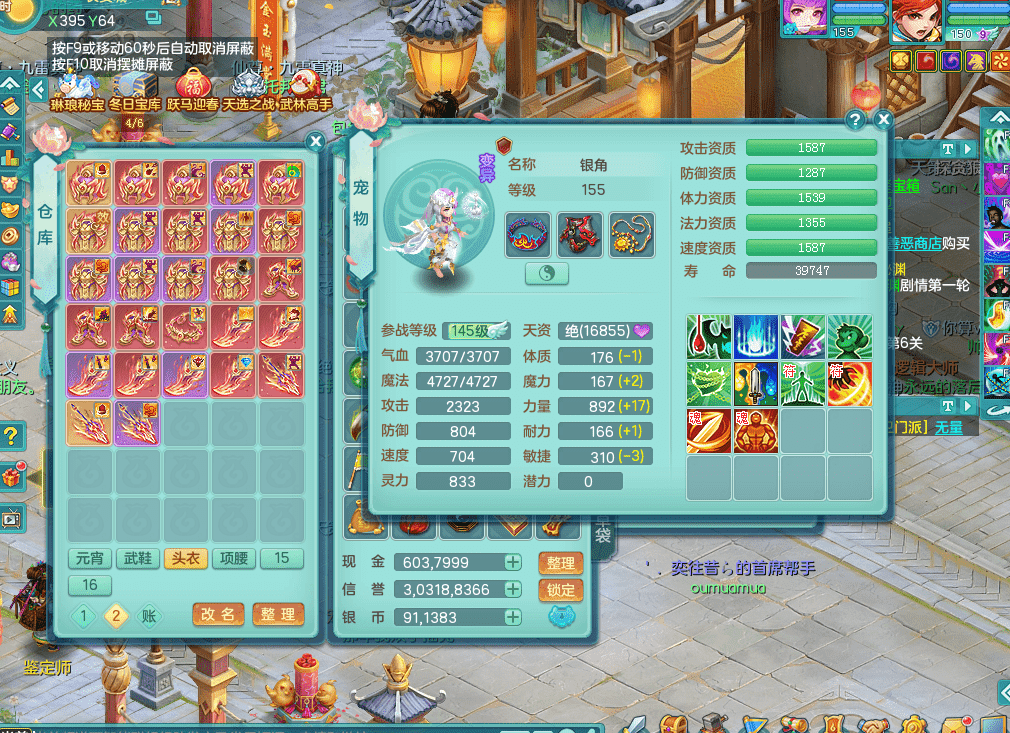Open the 项腰 warehouse page
The height and width of the screenshot is (733, 1010).
click(x=233, y=558)
